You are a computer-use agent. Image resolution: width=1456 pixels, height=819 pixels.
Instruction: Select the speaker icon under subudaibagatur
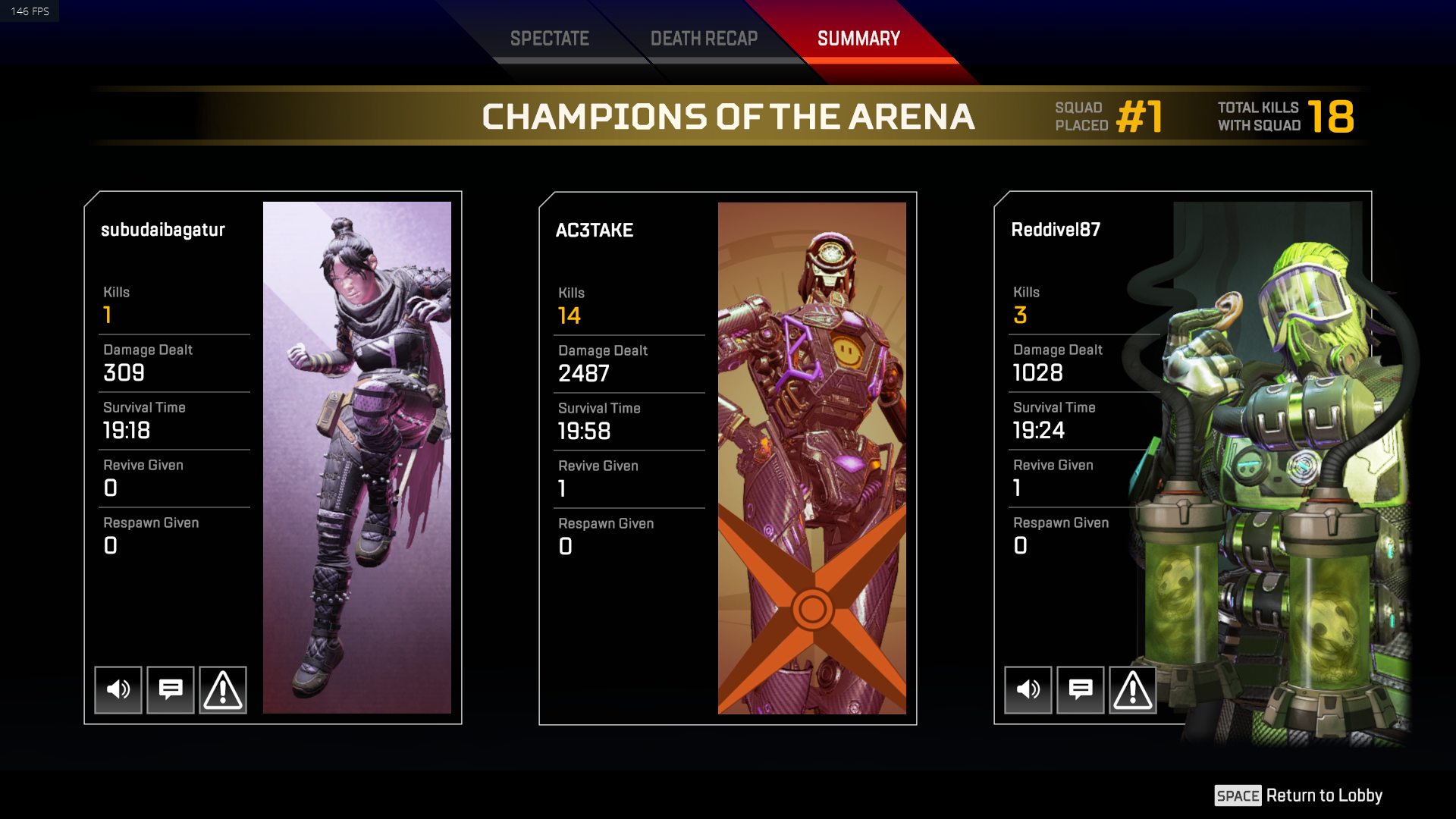118,689
